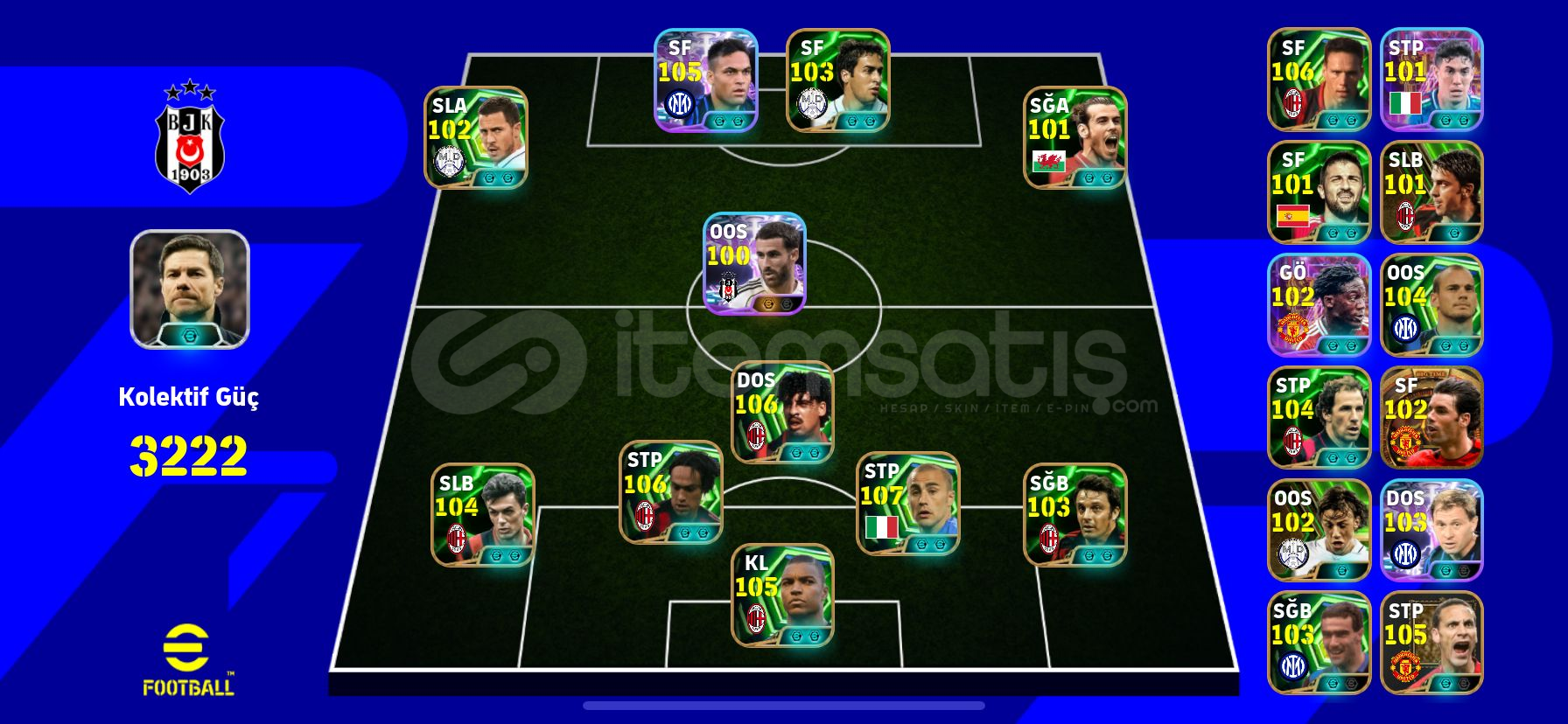
Task: Select the bench STP 105 Ferdinand card
Action: 1432,643
